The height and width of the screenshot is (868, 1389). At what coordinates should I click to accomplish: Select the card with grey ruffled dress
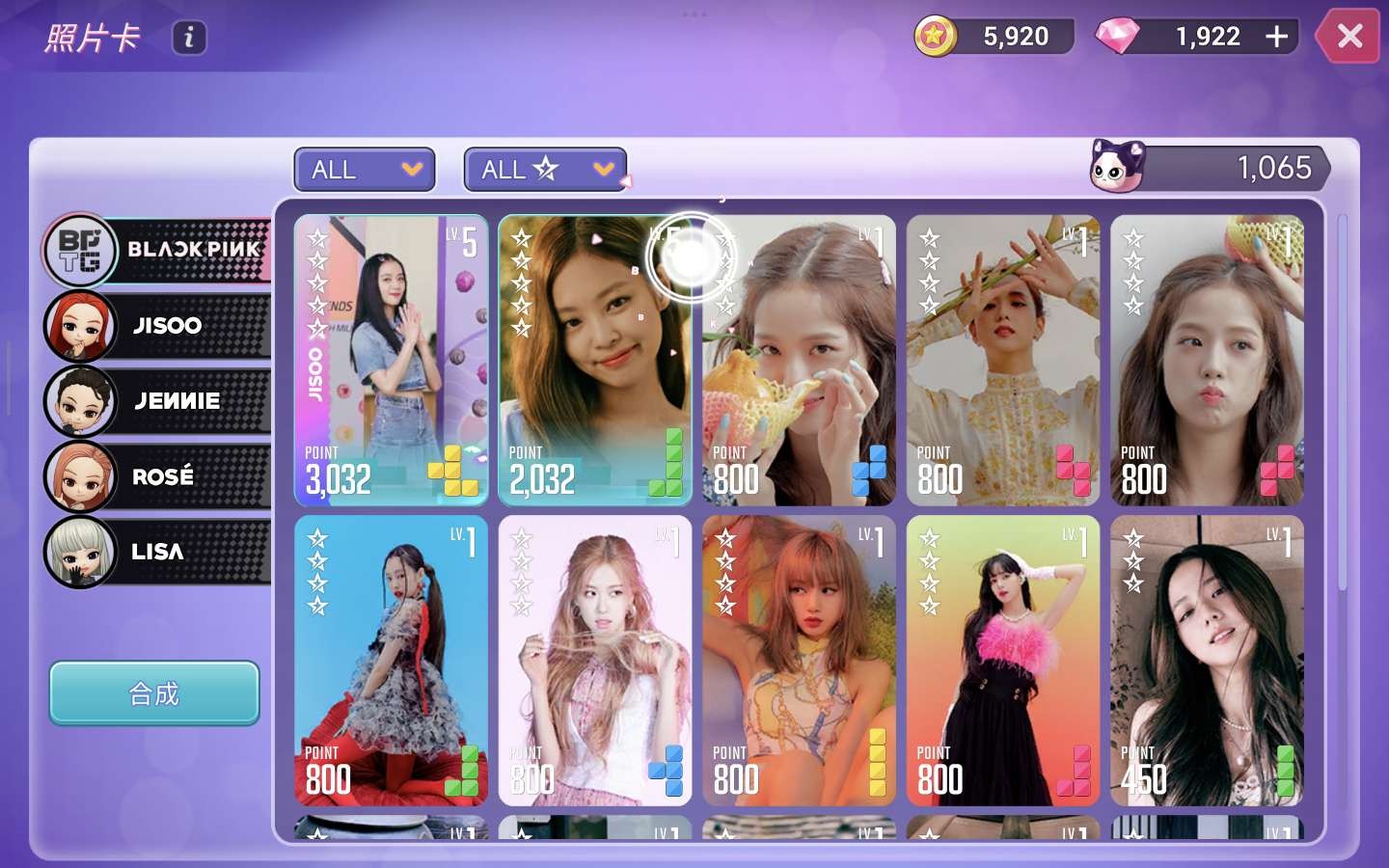click(391, 661)
